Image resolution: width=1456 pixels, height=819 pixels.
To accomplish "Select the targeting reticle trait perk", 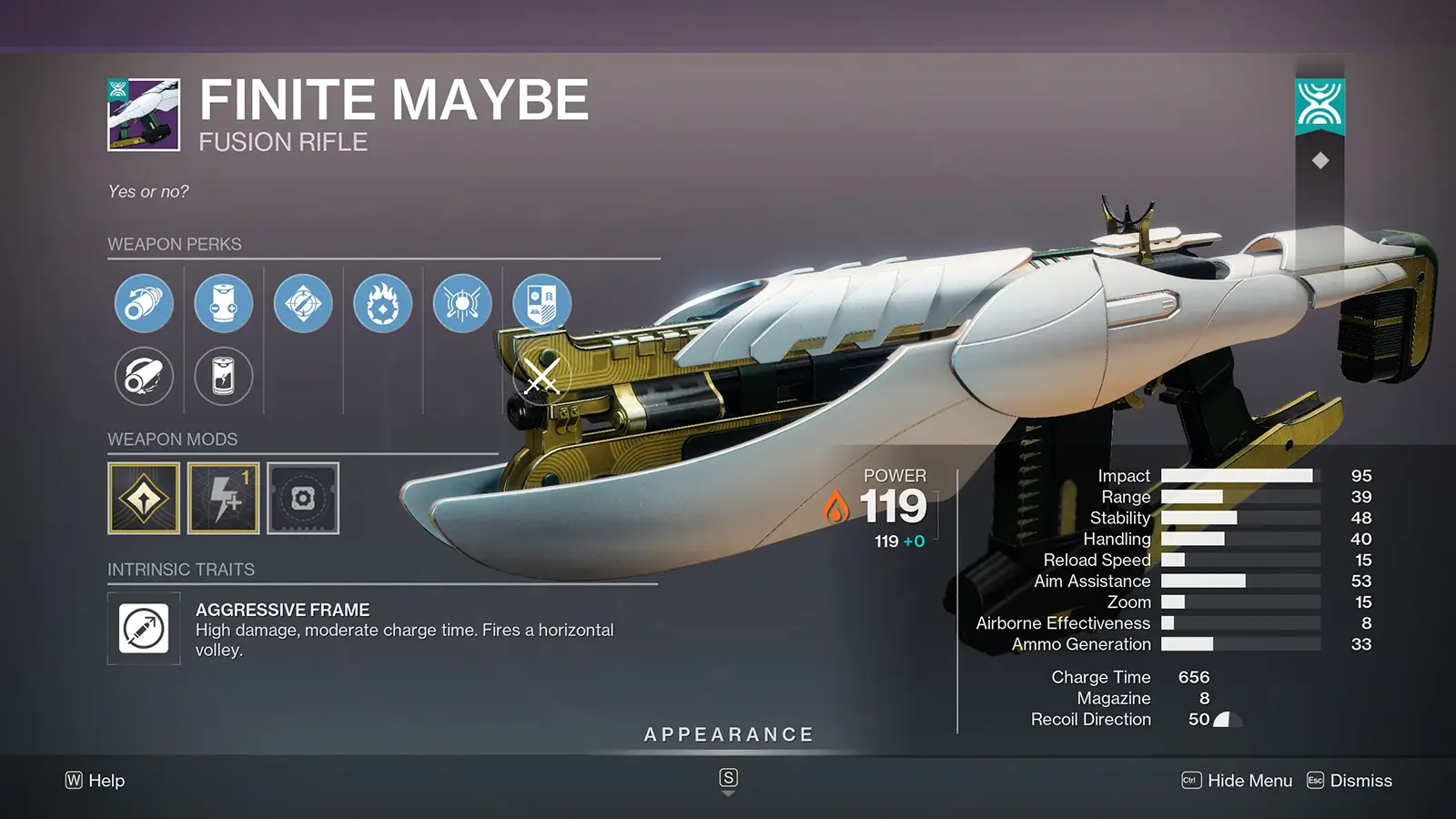I will 303,303.
